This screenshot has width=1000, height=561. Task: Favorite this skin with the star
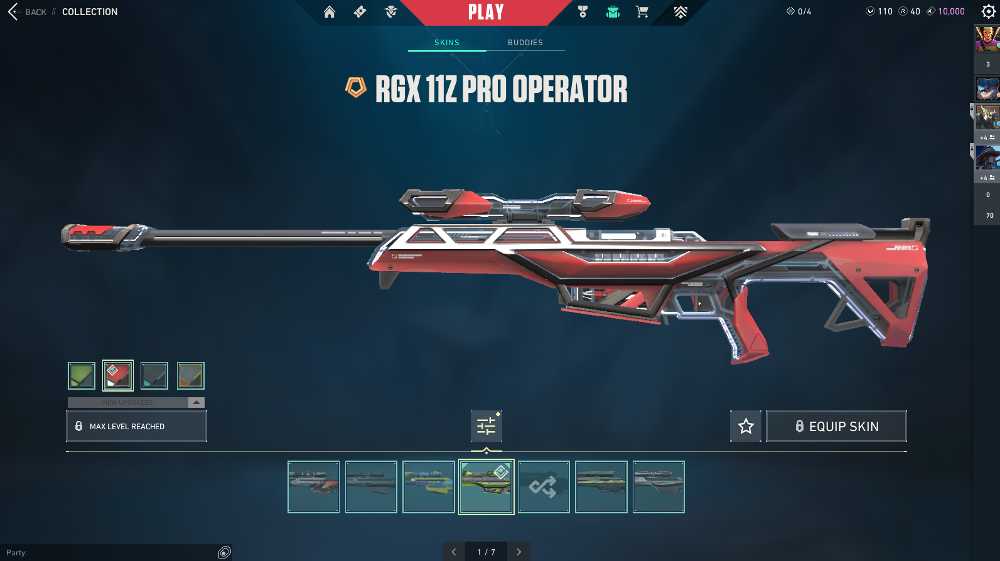(x=745, y=426)
